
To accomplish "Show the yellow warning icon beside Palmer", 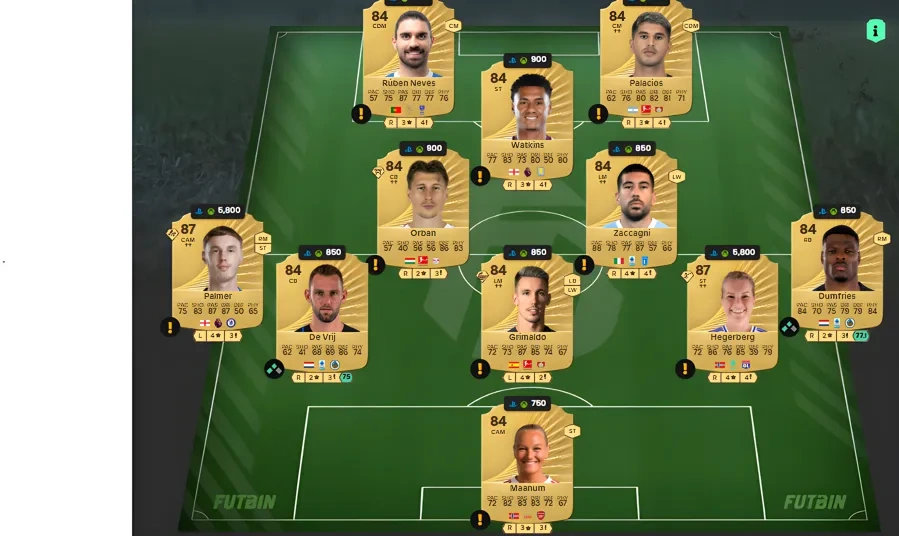I will 170,327.
